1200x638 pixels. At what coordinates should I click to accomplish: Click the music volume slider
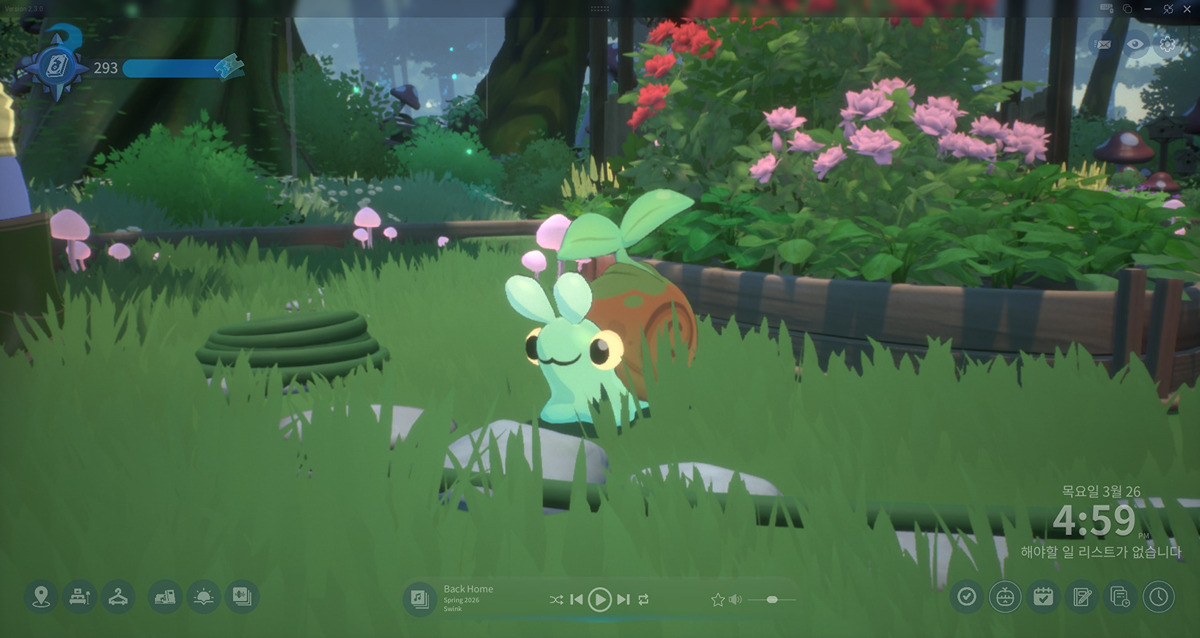tap(772, 599)
